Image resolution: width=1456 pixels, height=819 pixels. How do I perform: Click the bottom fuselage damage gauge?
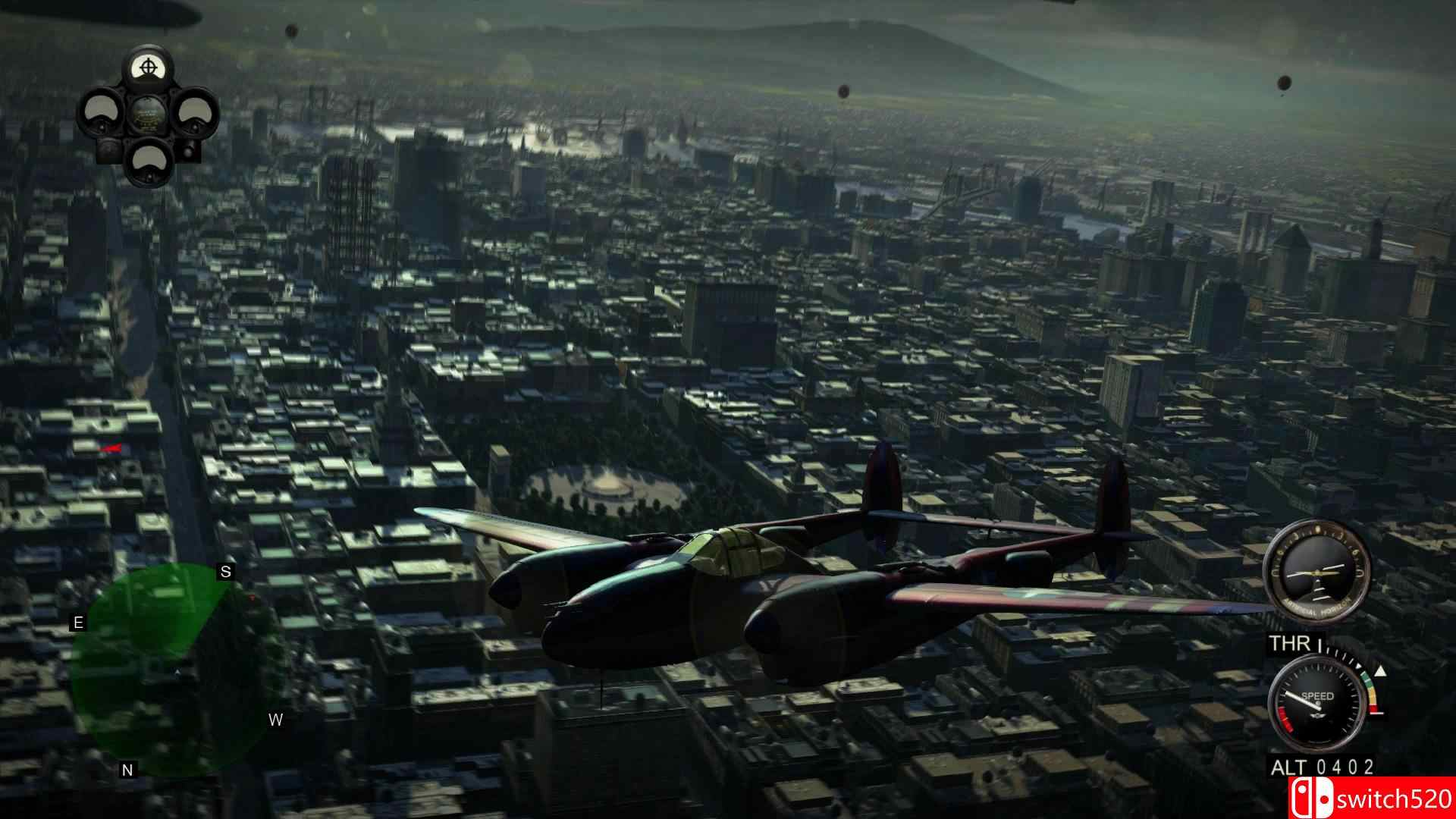[148, 162]
